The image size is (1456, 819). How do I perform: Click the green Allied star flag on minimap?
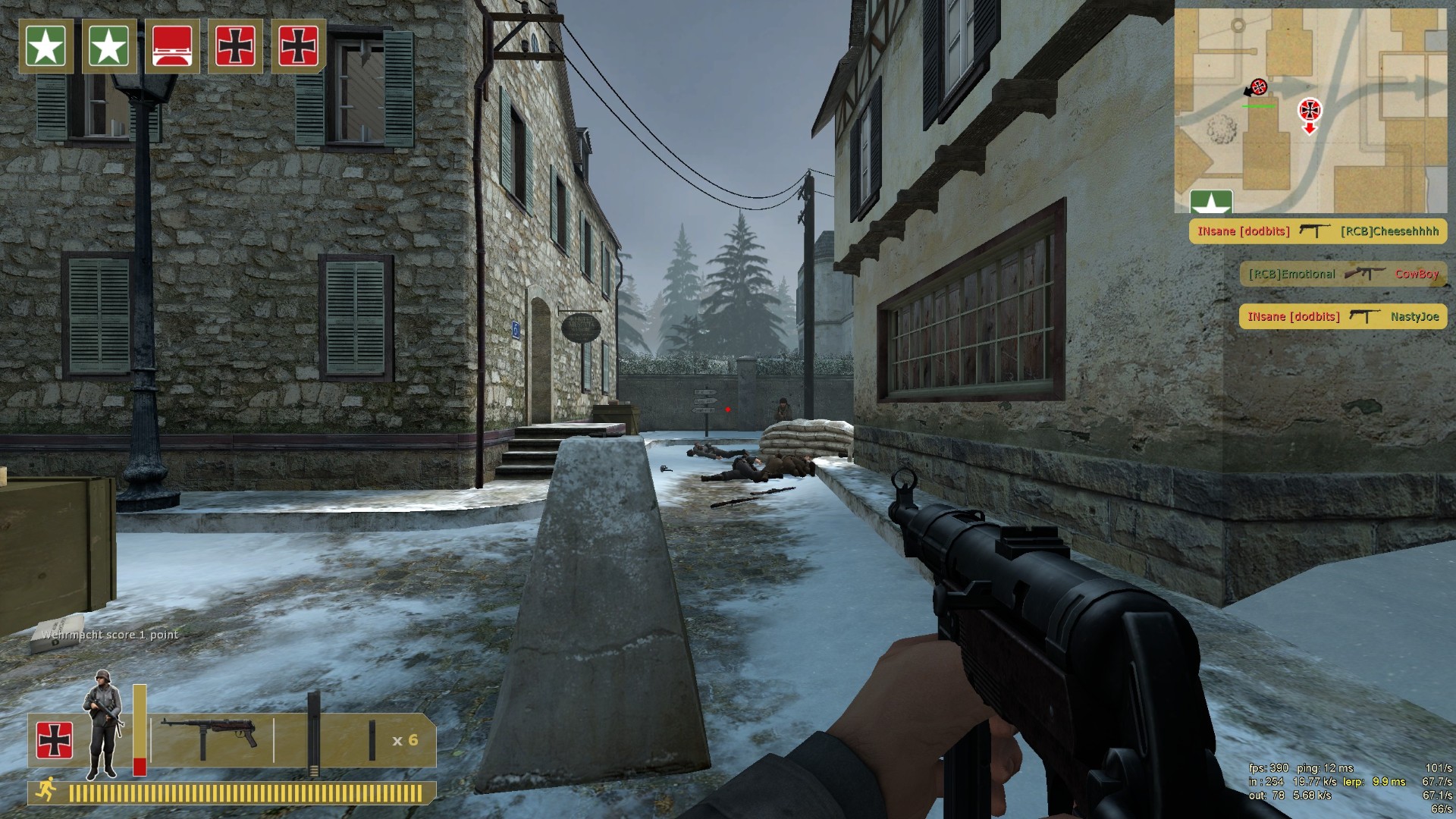coord(1211,202)
